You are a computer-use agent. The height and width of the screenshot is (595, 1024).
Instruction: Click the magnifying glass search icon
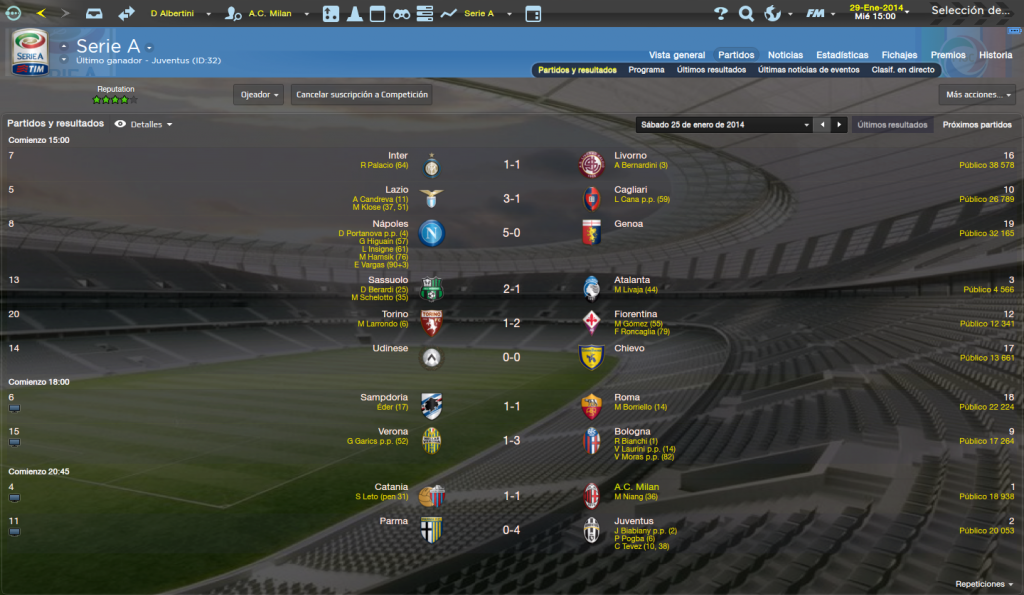746,14
